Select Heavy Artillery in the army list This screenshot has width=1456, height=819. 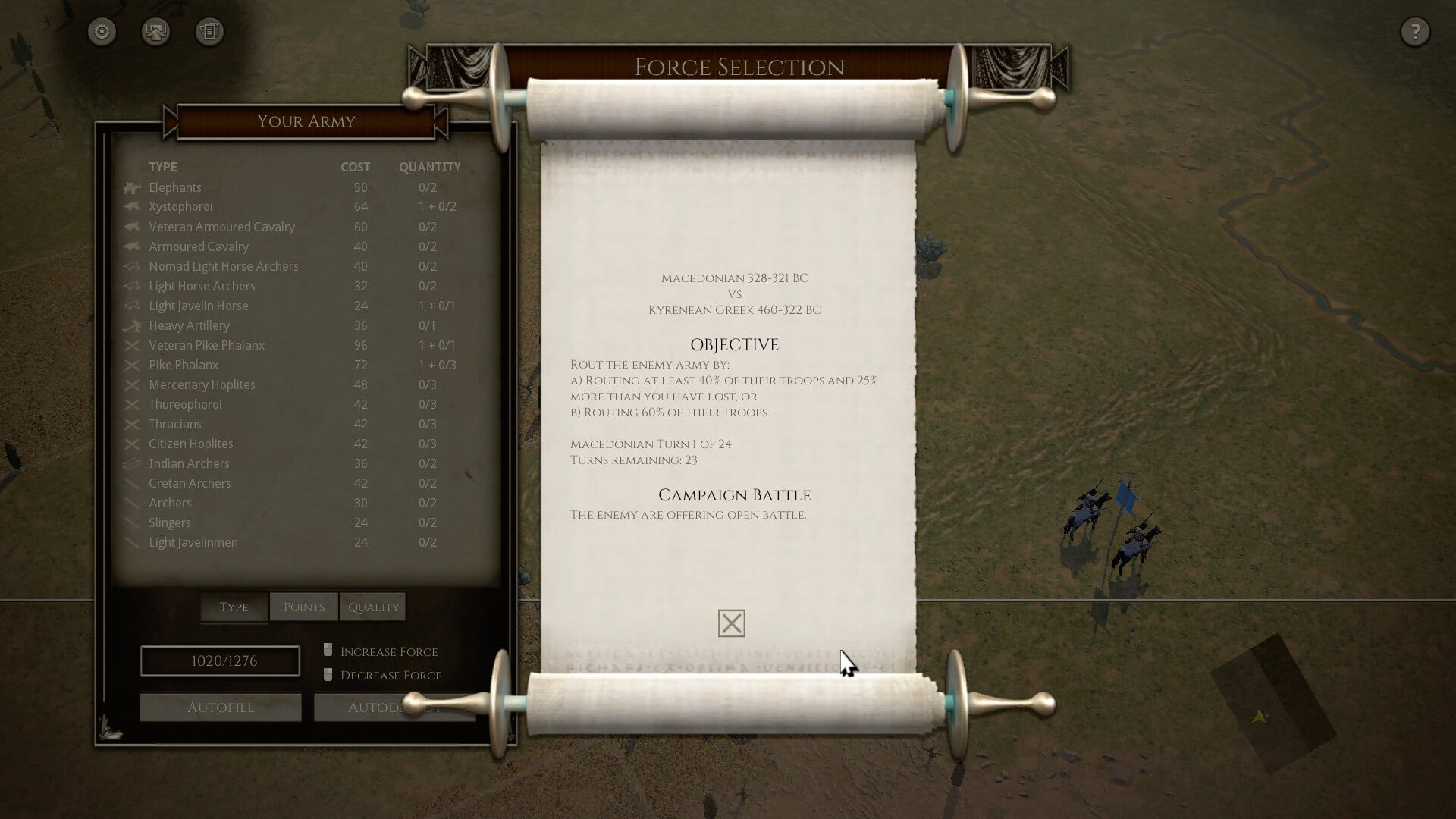pyautogui.click(x=189, y=325)
